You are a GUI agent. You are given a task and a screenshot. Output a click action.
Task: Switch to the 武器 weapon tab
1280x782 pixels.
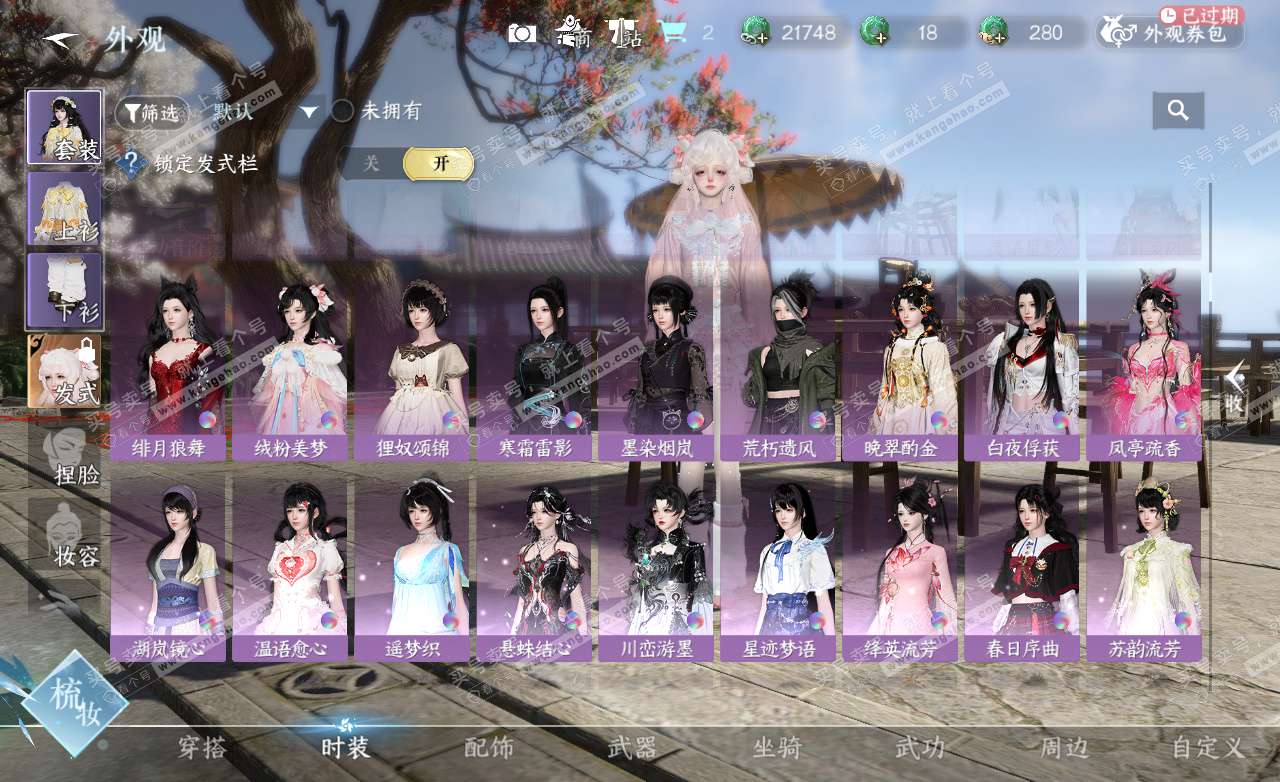click(632, 748)
